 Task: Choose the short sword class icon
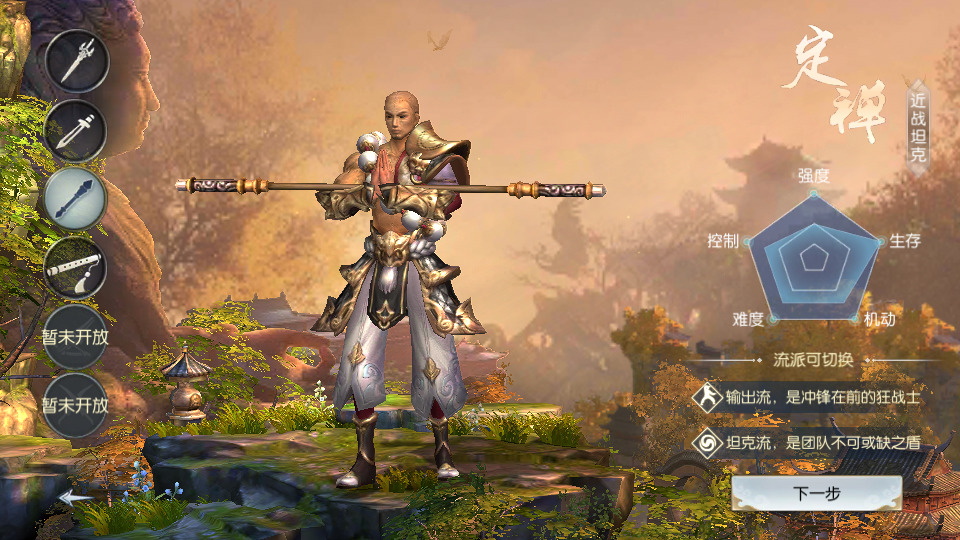[76, 131]
